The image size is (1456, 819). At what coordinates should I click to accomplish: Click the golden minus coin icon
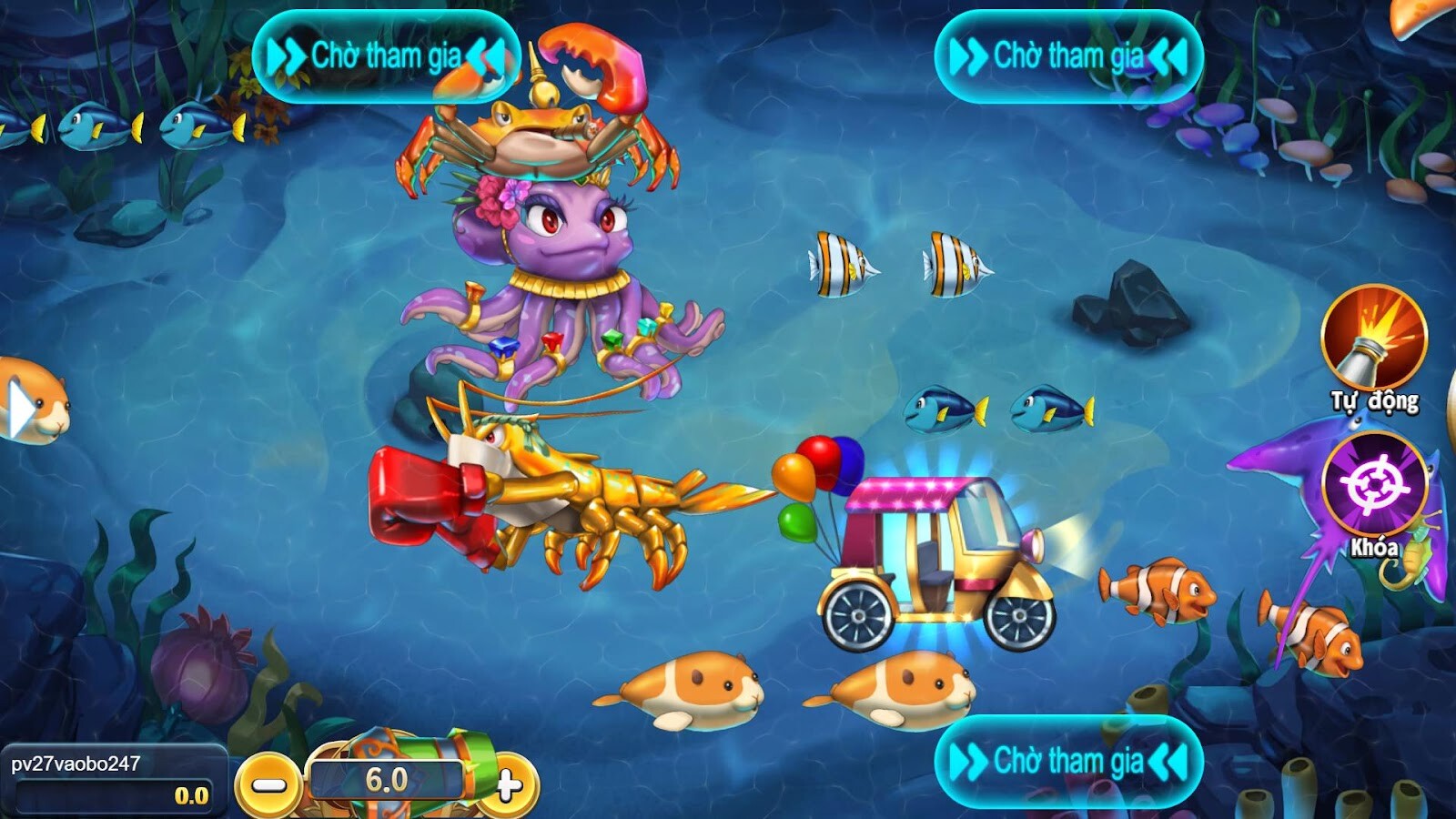pyautogui.click(x=270, y=784)
